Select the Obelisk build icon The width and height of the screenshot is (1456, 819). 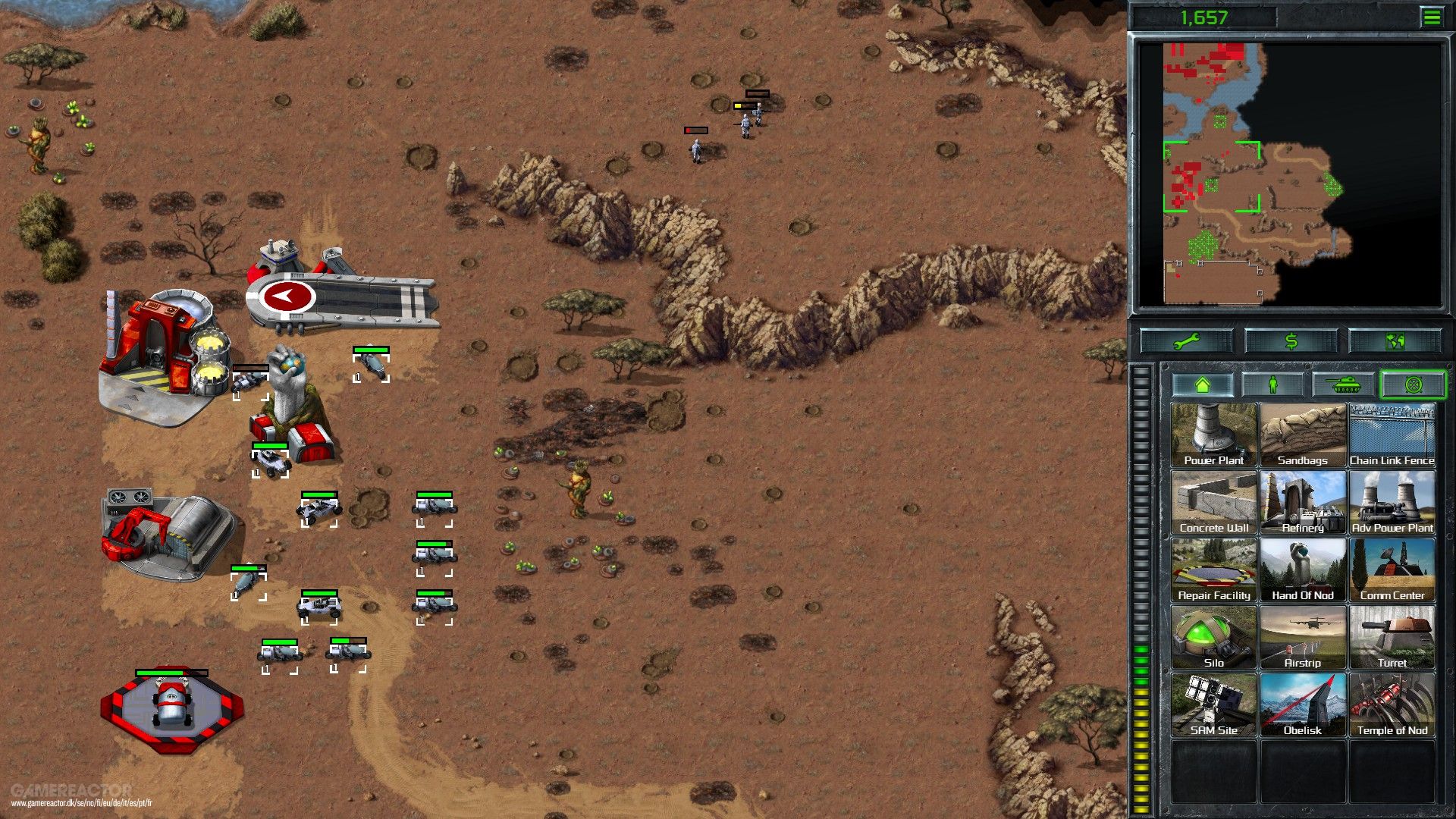coord(1303,704)
